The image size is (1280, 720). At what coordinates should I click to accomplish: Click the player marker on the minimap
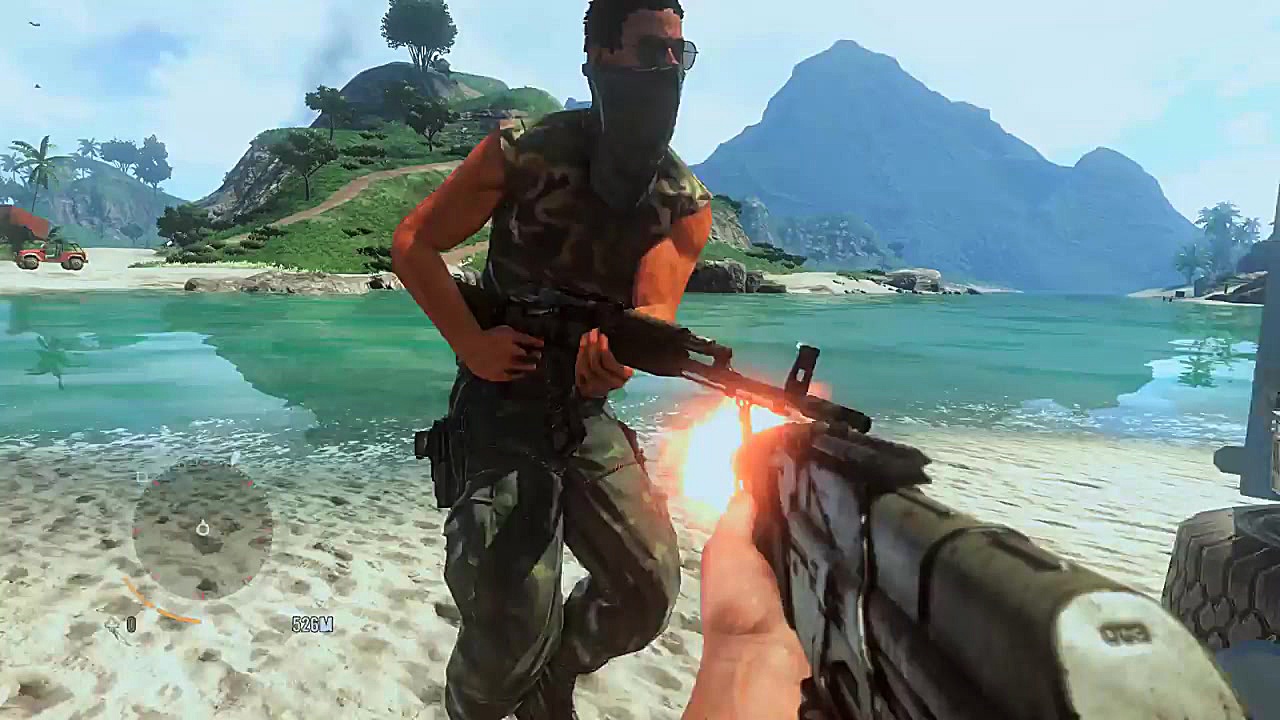[x=203, y=529]
